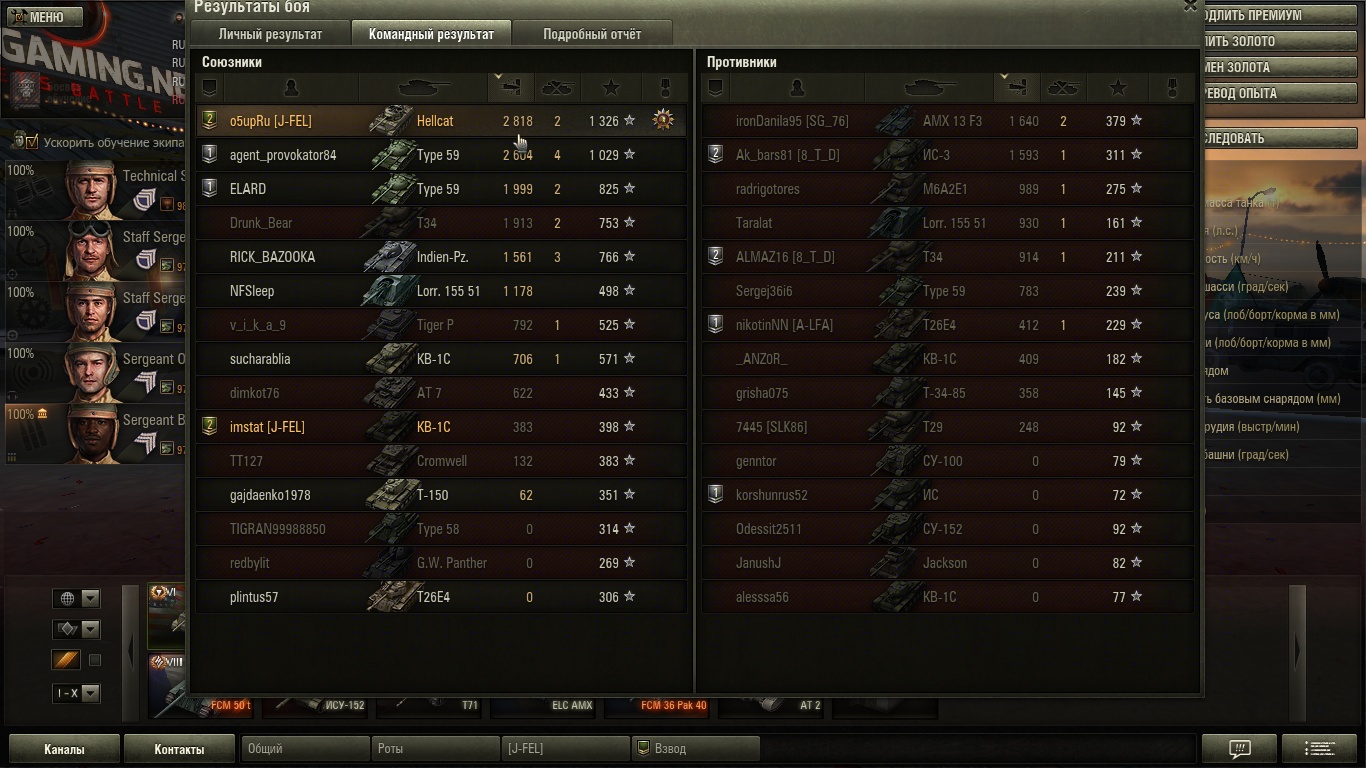This screenshot has width=1366, height=768.
Task: Open the Контакты contacts list
Action: click(x=179, y=749)
